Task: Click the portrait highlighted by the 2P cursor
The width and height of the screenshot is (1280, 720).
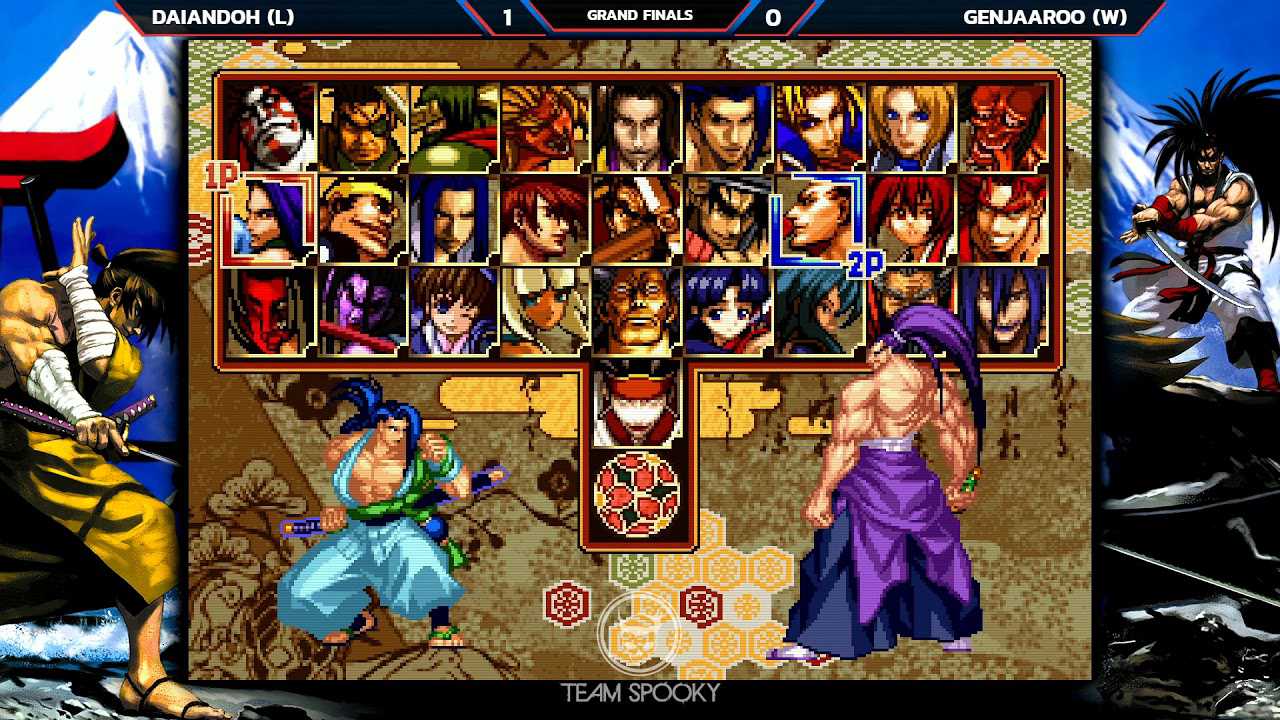Action: (820, 218)
